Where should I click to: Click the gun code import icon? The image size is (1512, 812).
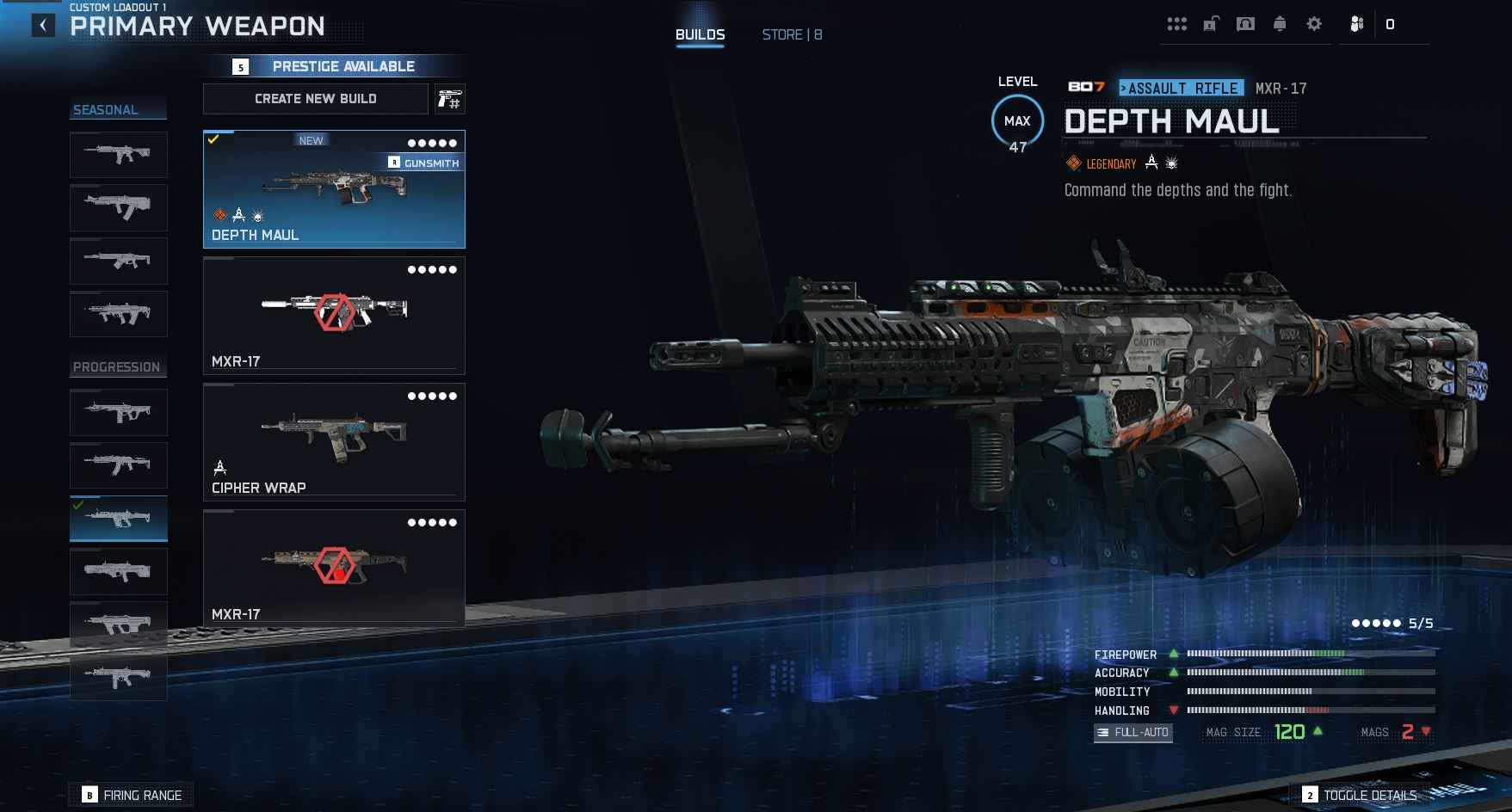(x=449, y=99)
